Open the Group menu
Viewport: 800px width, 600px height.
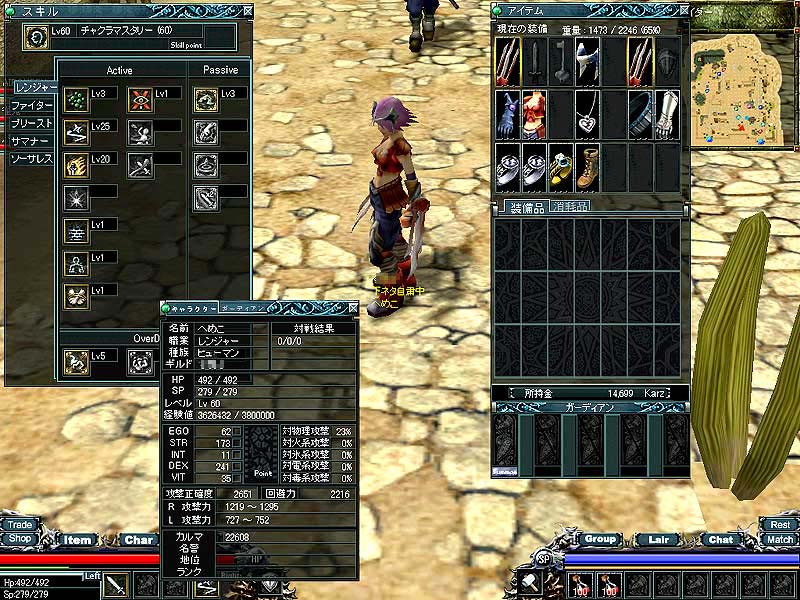click(600, 539)
